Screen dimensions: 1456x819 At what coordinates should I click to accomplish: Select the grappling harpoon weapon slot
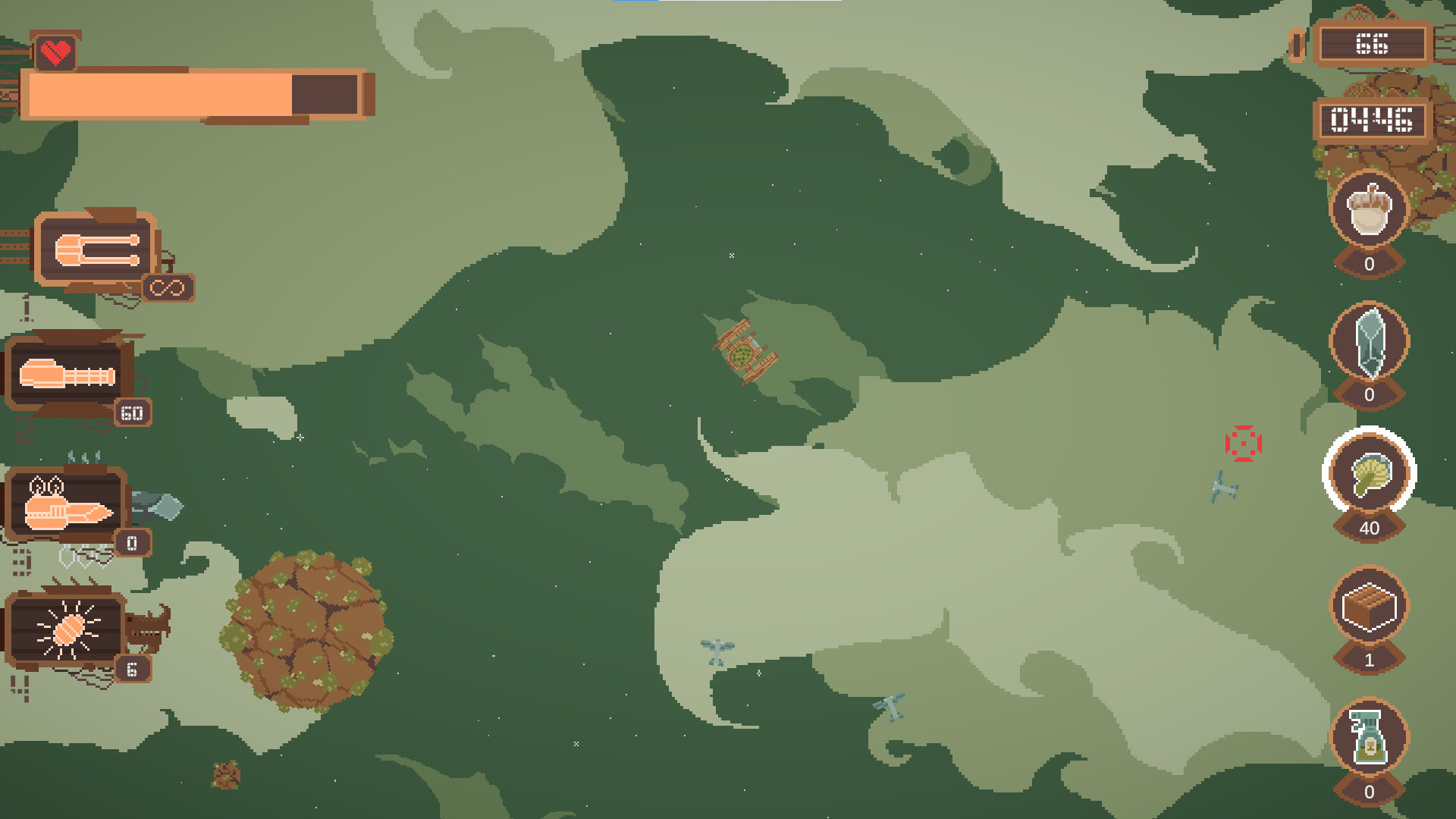[95, 250]
